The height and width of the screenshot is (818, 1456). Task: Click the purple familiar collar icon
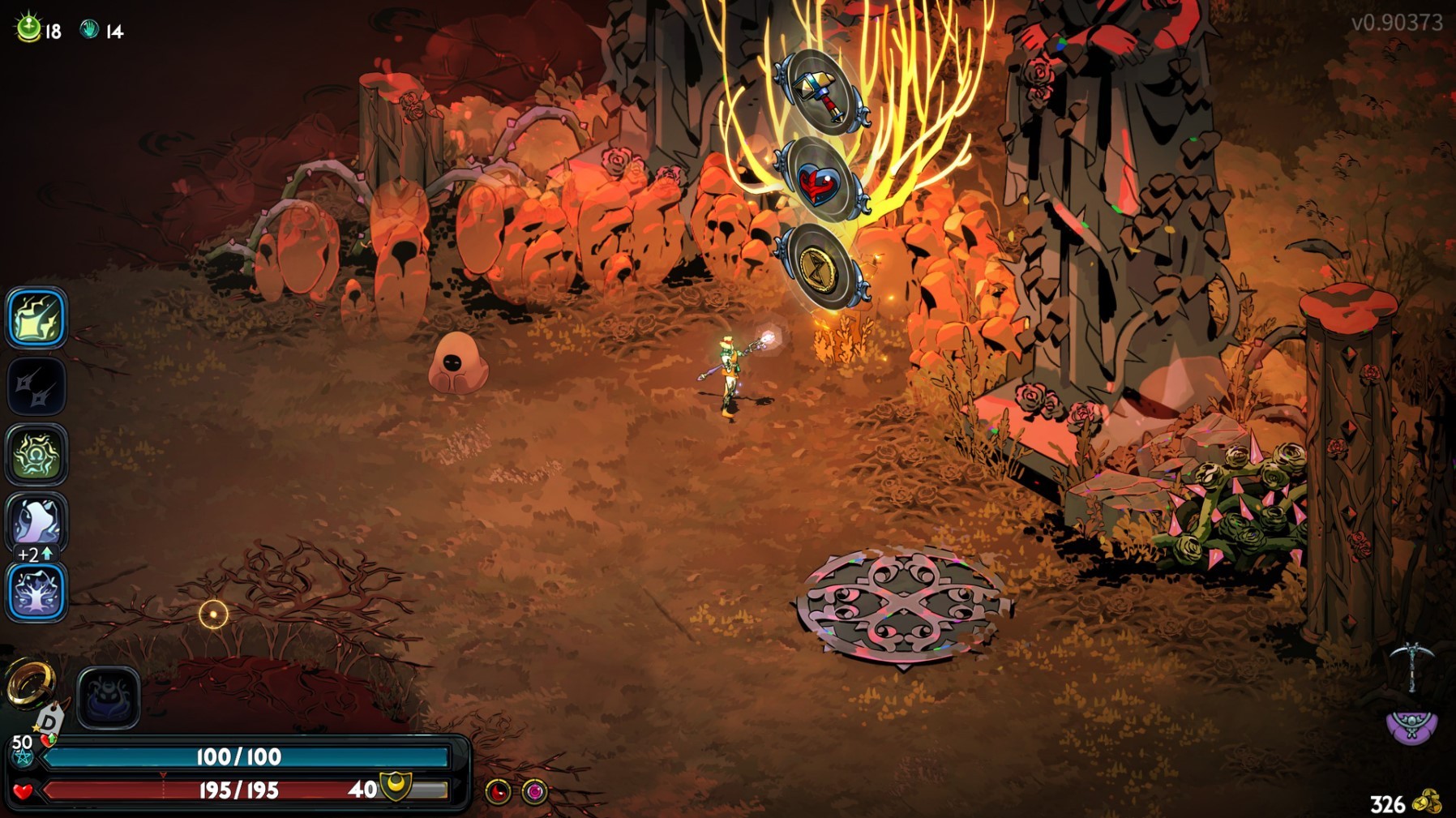pos(1411,726)
